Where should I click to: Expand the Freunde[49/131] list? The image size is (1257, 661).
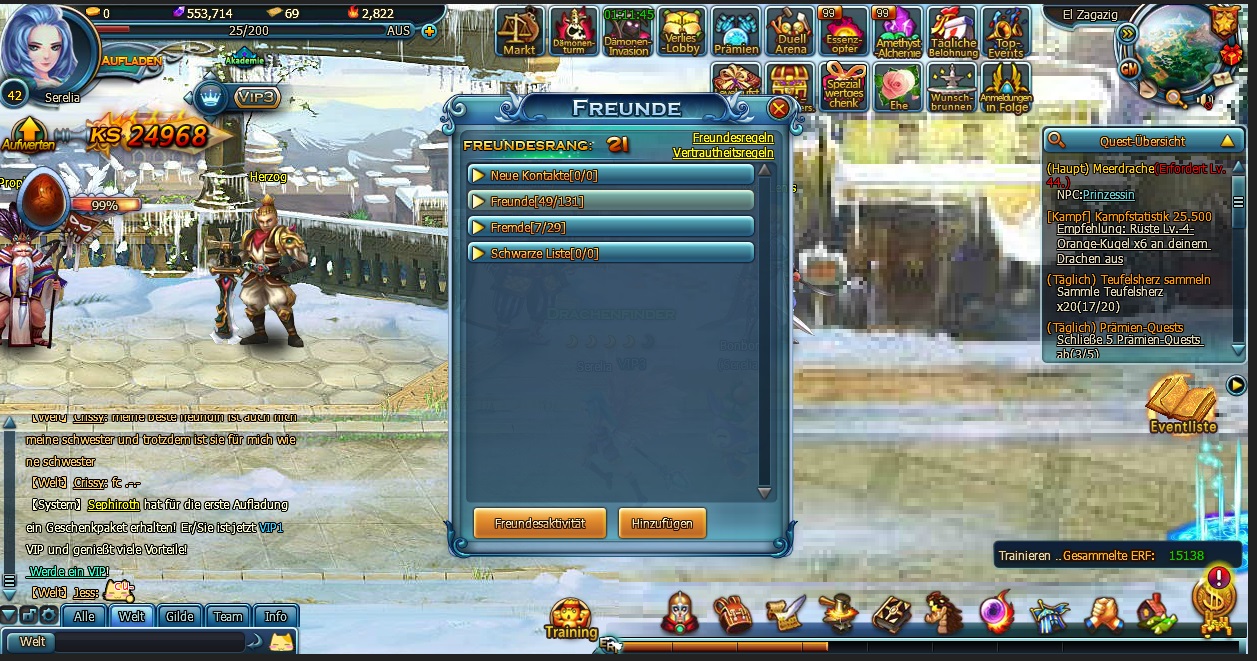pos(610,201)
